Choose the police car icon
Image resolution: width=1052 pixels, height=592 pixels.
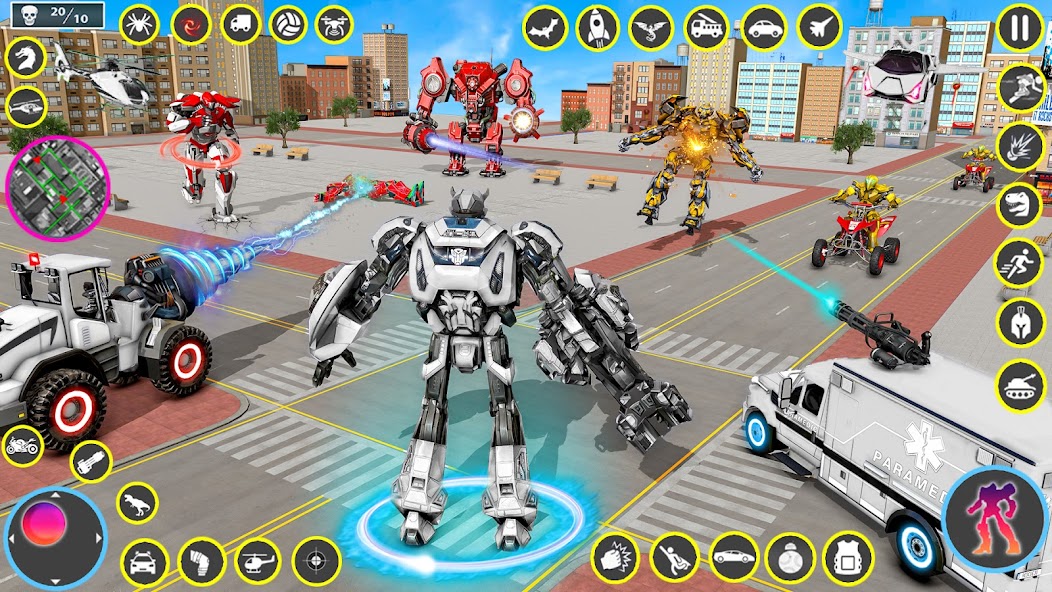pyautogui.click(x=145, y=561)
